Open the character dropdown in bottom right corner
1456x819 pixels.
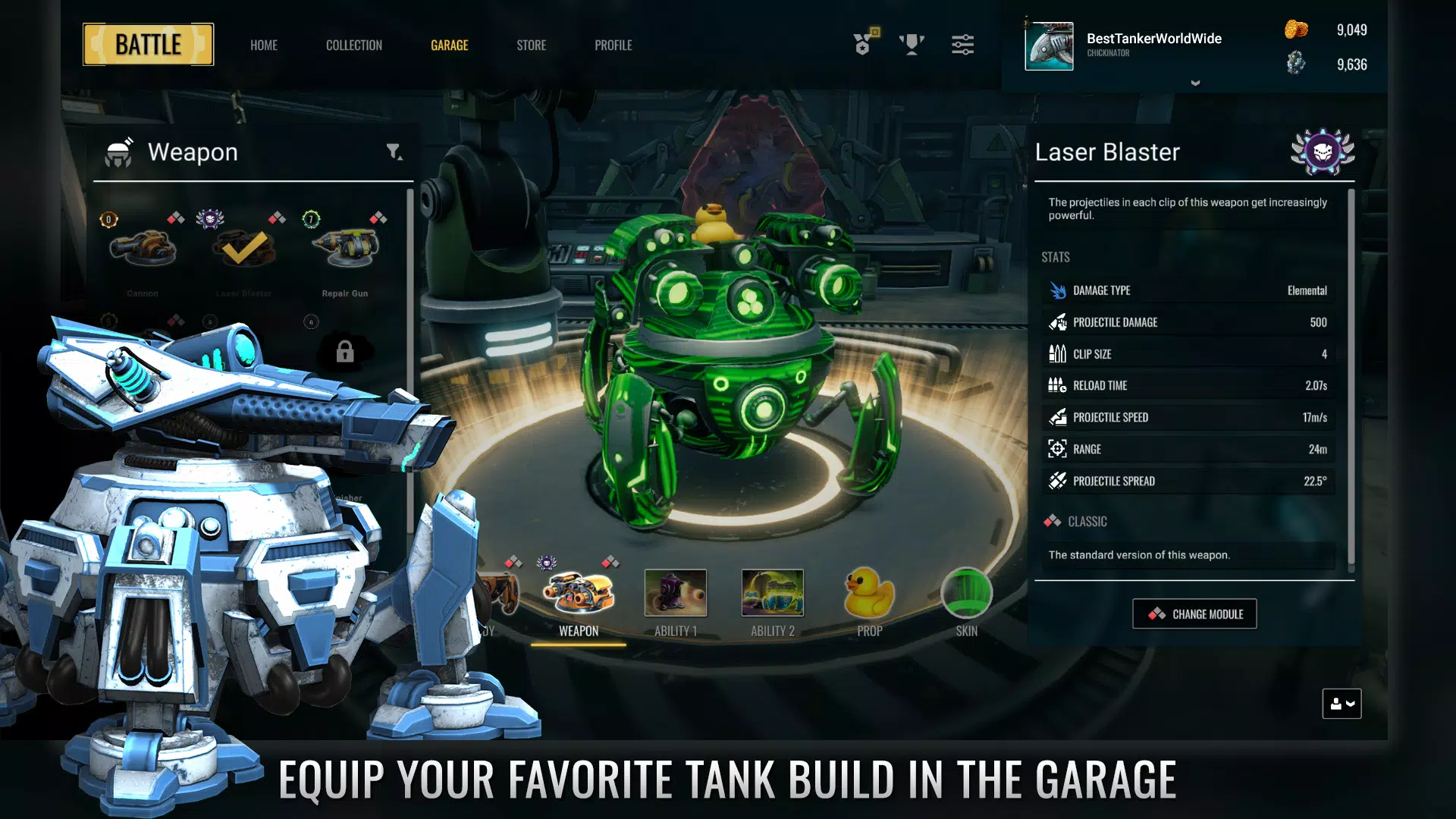tap(1341, 704)
